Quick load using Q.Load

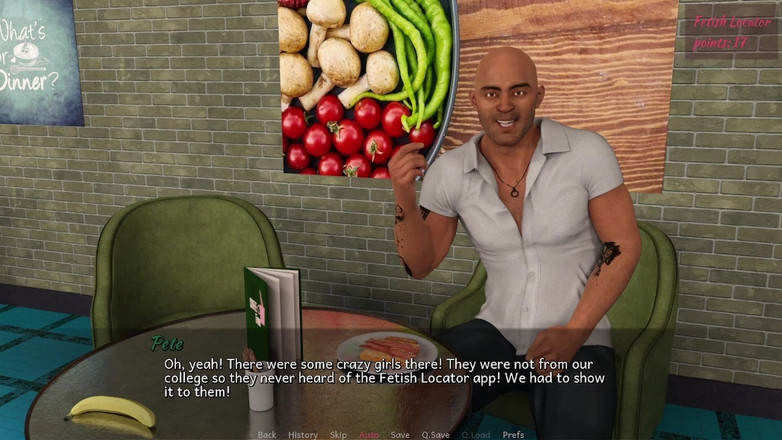click(x=476, y=435)
